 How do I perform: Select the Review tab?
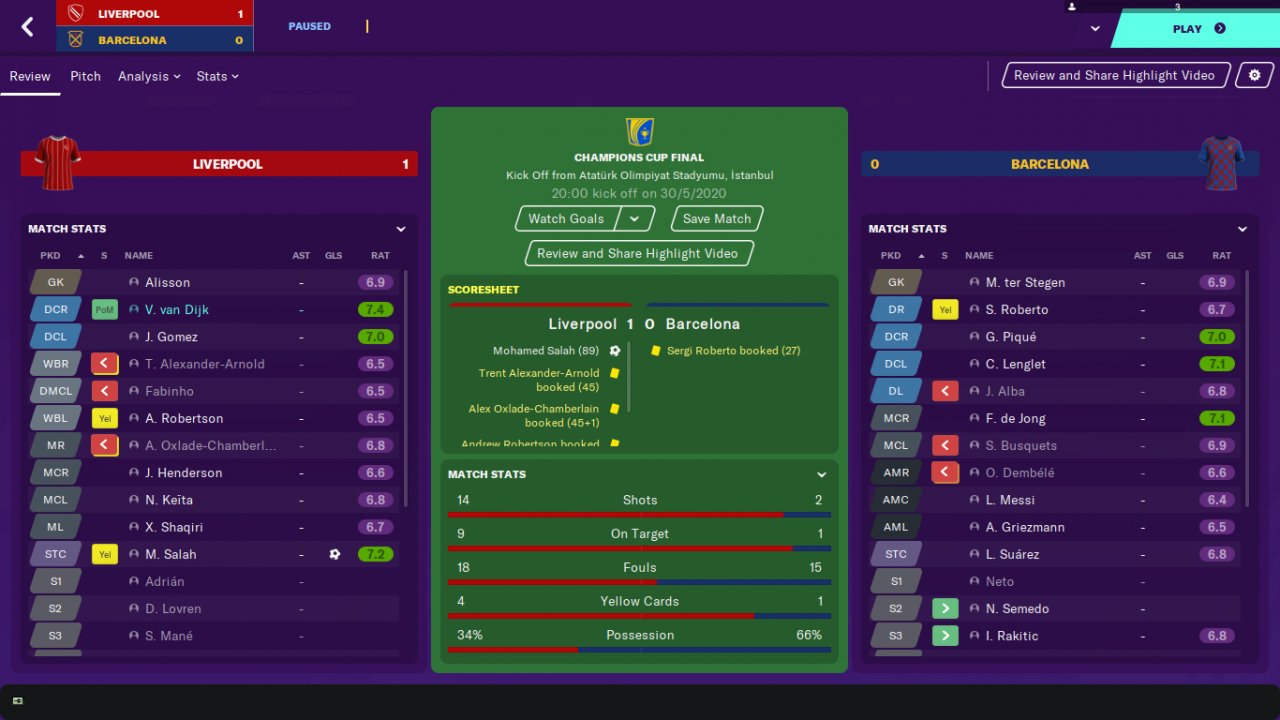pyautogui.click(x=30, y=76)
